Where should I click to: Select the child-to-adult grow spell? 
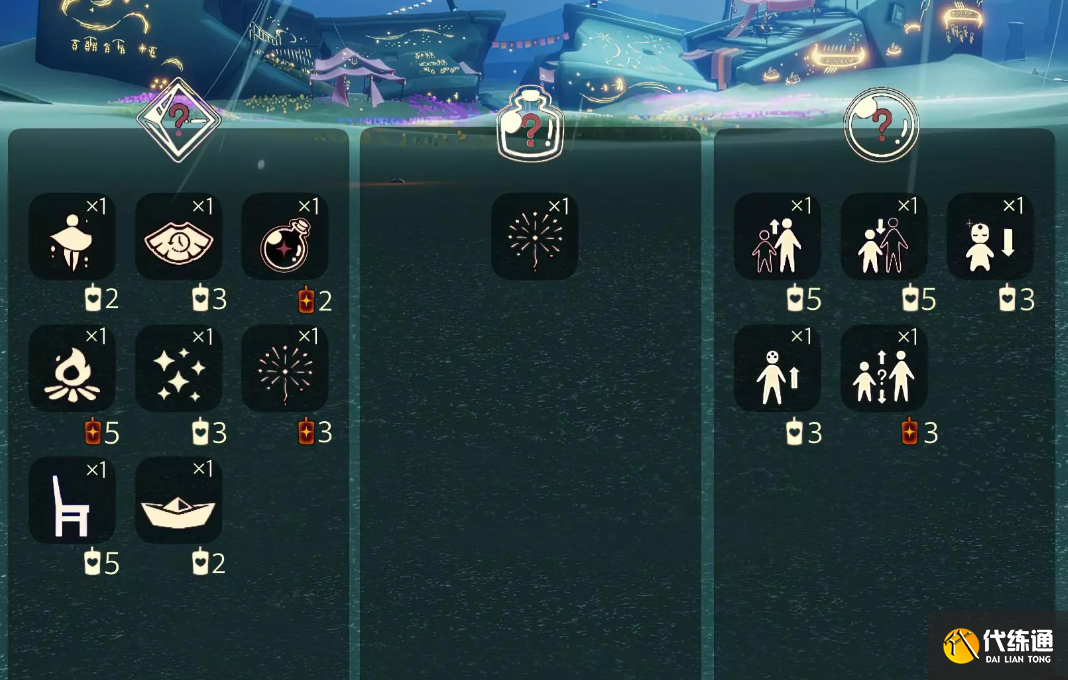point(777,237)
